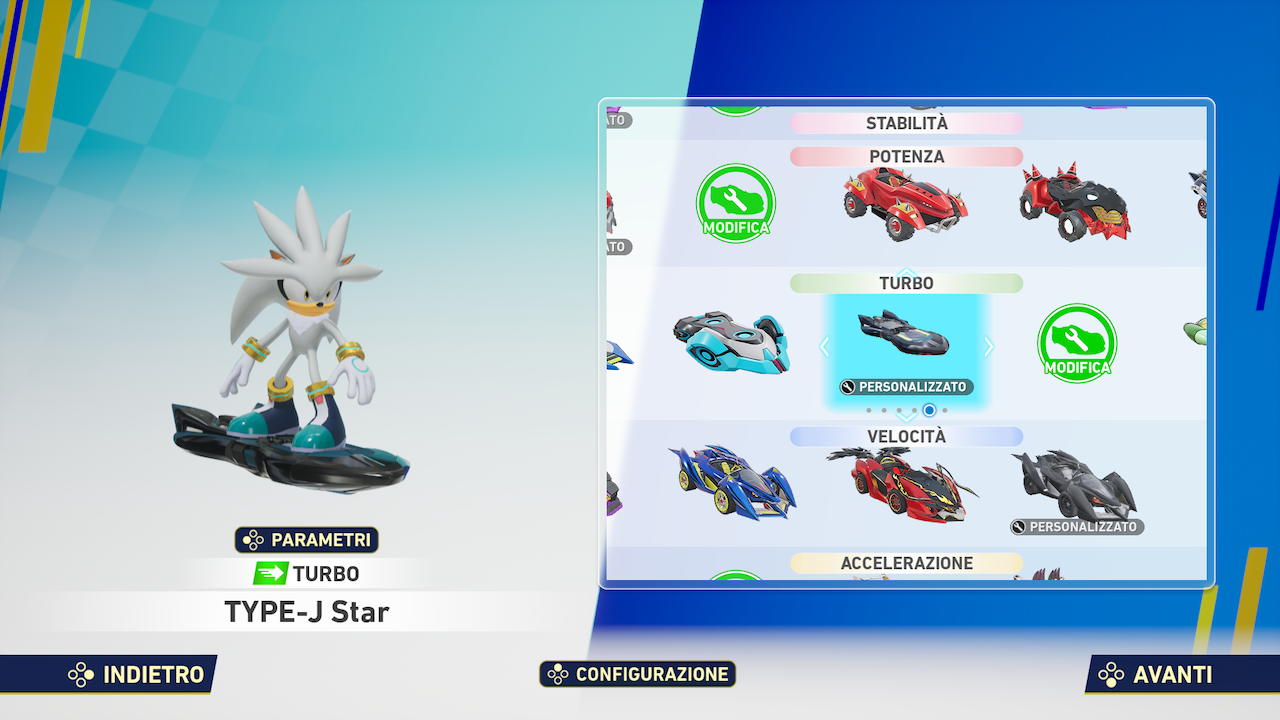
Task: Click the STABILITÀ pink header bar
Action: 906,123
